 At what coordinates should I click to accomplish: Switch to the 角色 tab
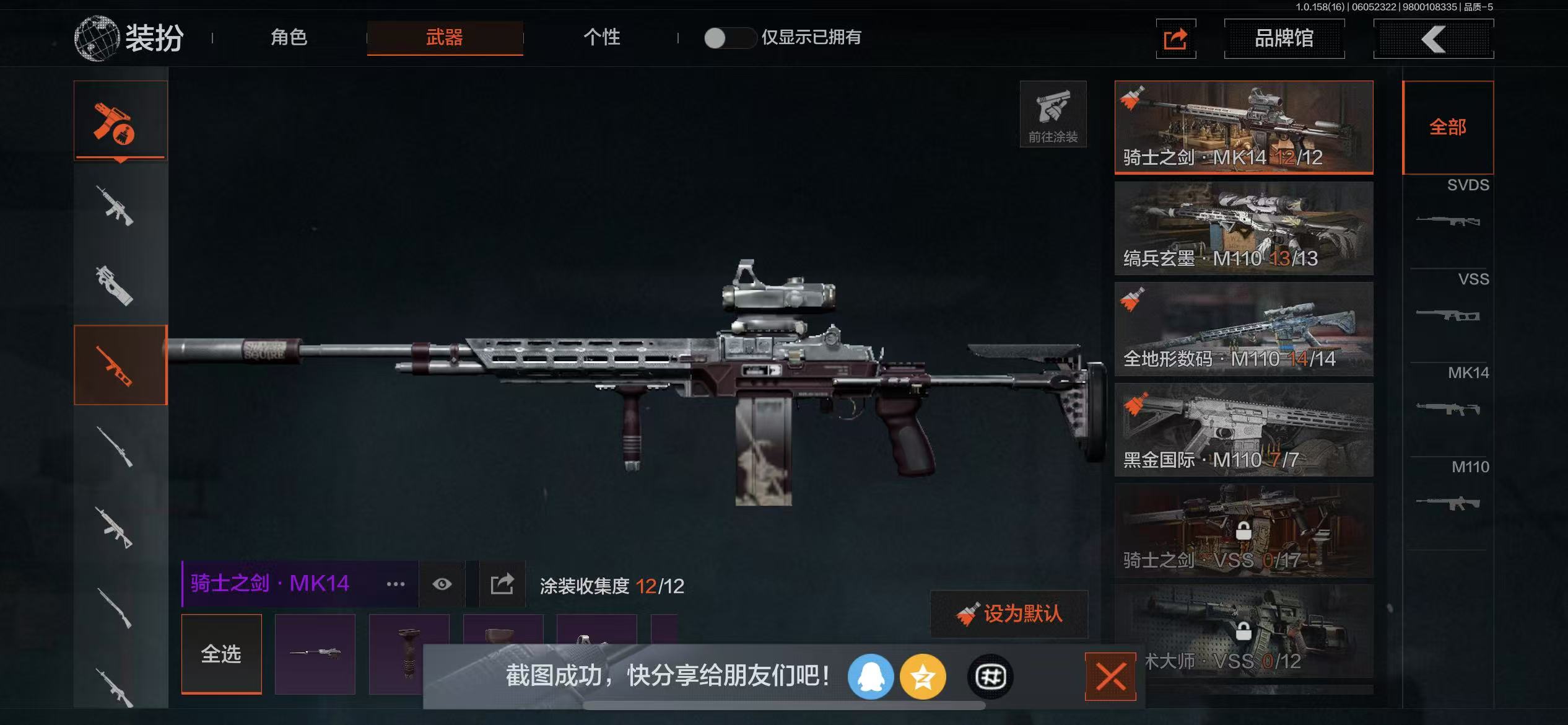click(289, 37)
